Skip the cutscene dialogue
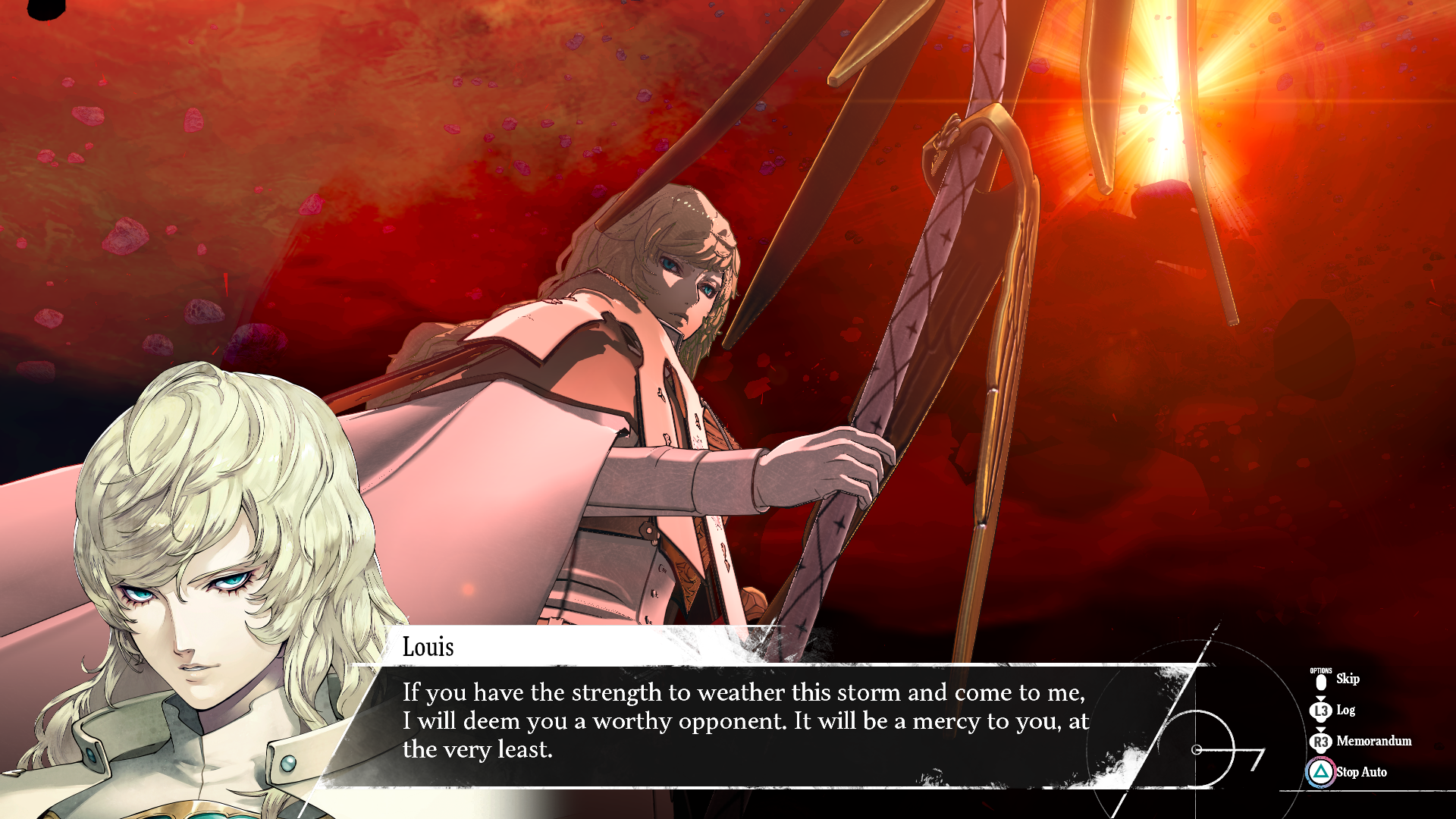The width and height of the screenshot is (1456, 819). [x=1346, y=679]
